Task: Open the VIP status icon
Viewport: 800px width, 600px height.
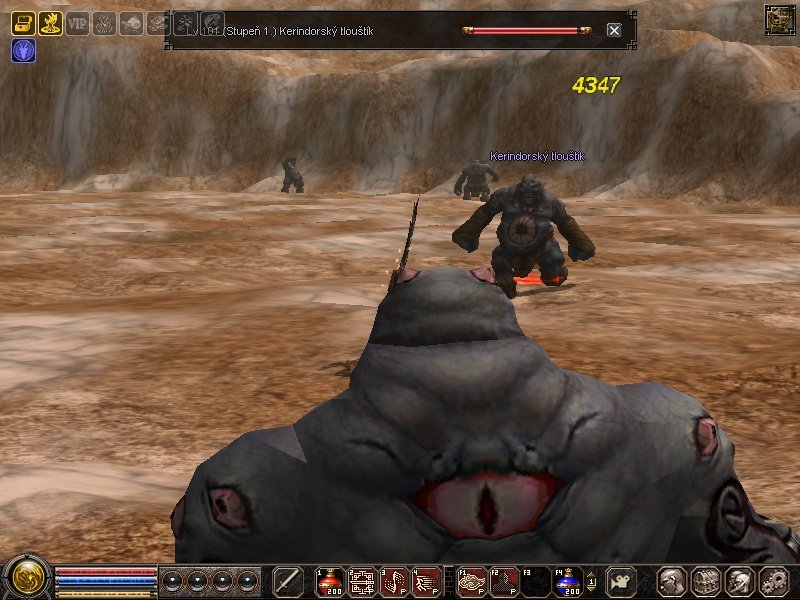Action: (77, 23)
